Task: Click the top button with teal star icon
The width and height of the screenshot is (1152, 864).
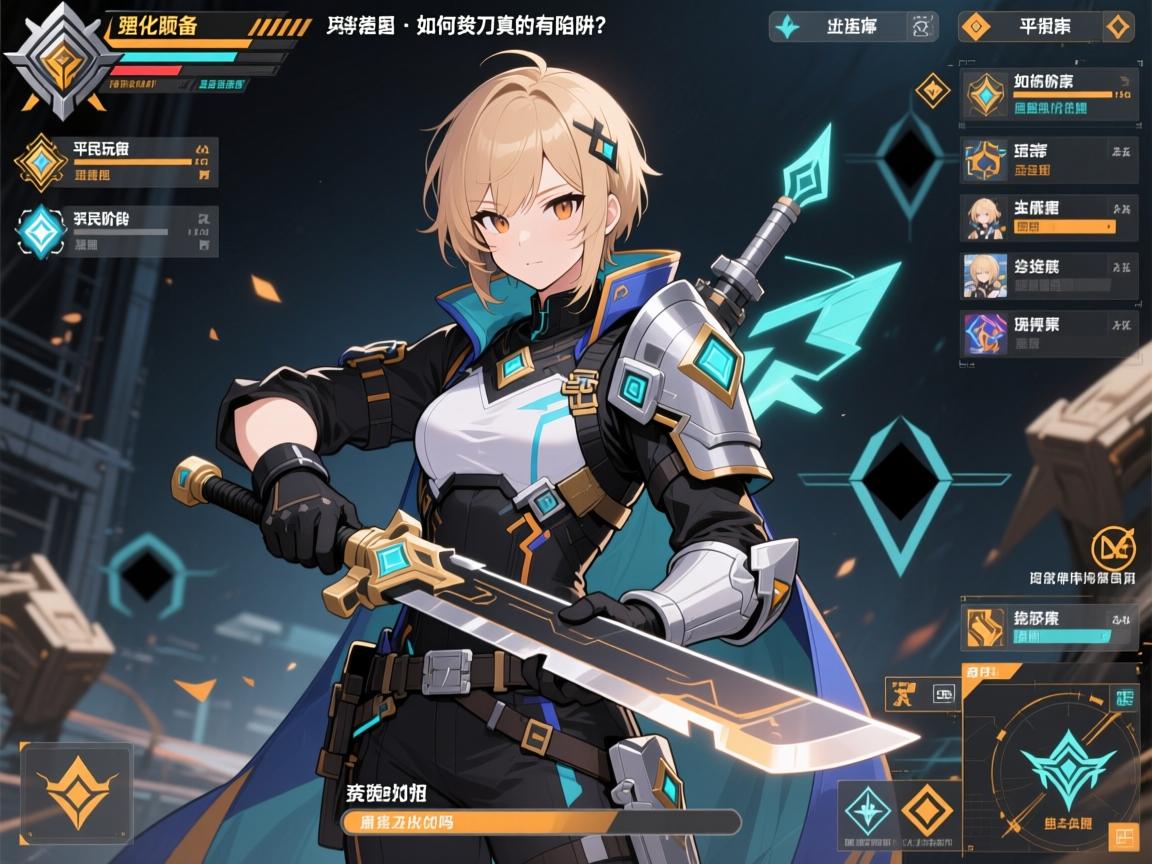Action: [852, 27]
